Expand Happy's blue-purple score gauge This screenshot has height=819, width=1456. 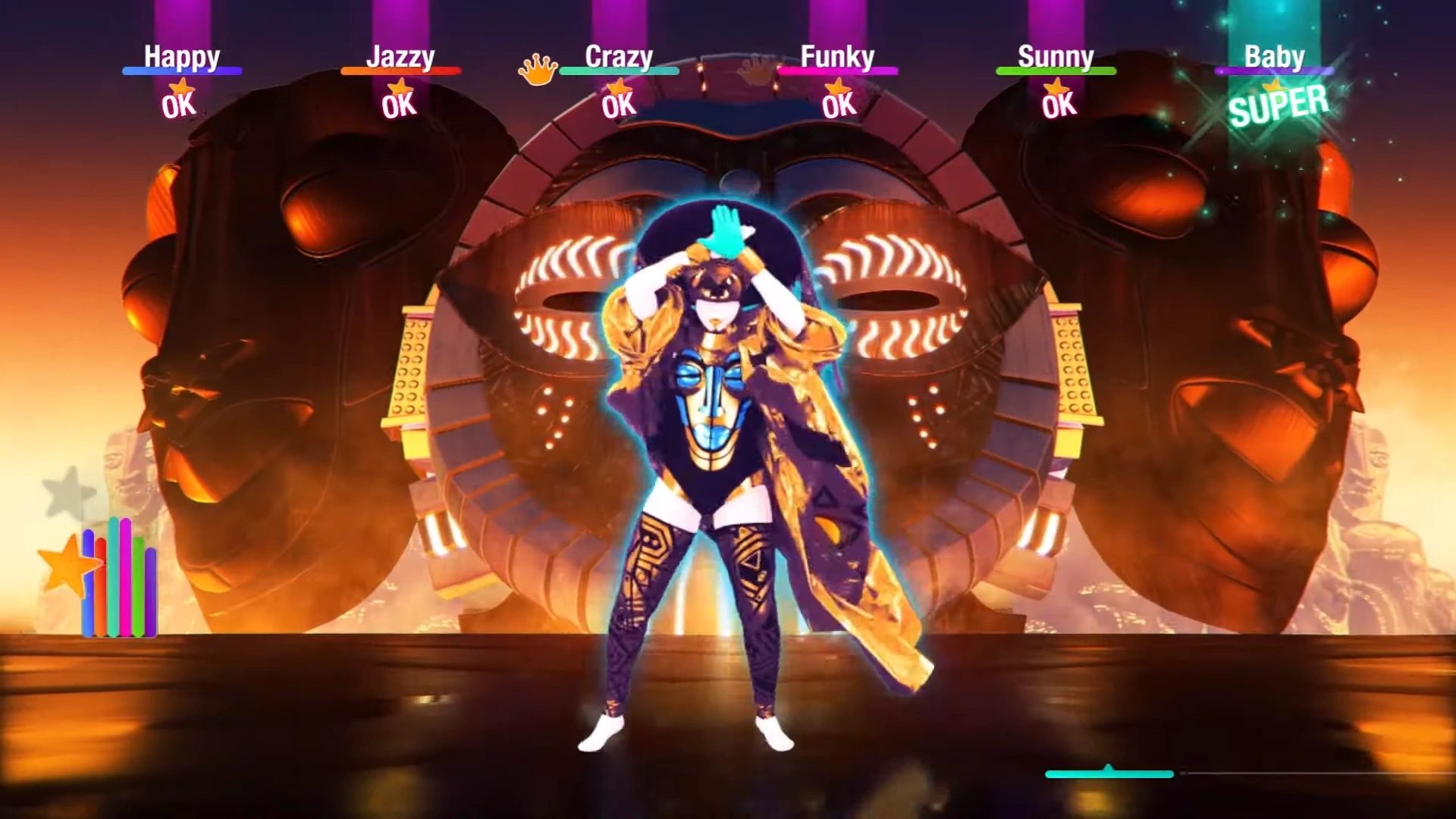(x=182, y=72)
